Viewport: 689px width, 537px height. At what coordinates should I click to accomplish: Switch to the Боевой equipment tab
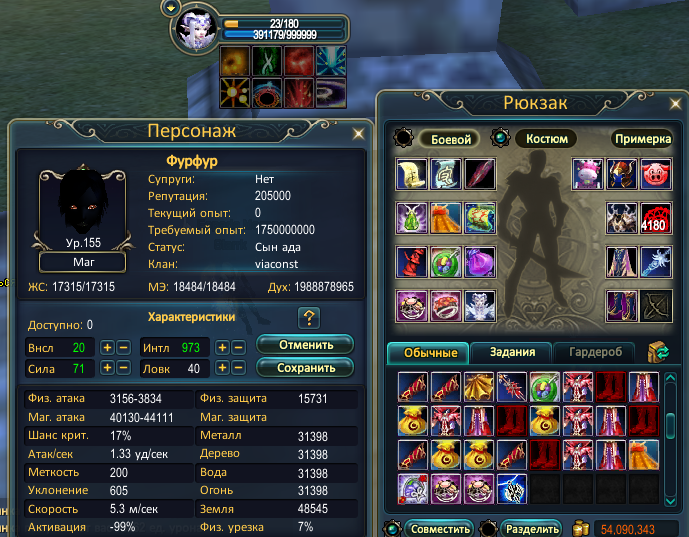(x=450, y=139)
